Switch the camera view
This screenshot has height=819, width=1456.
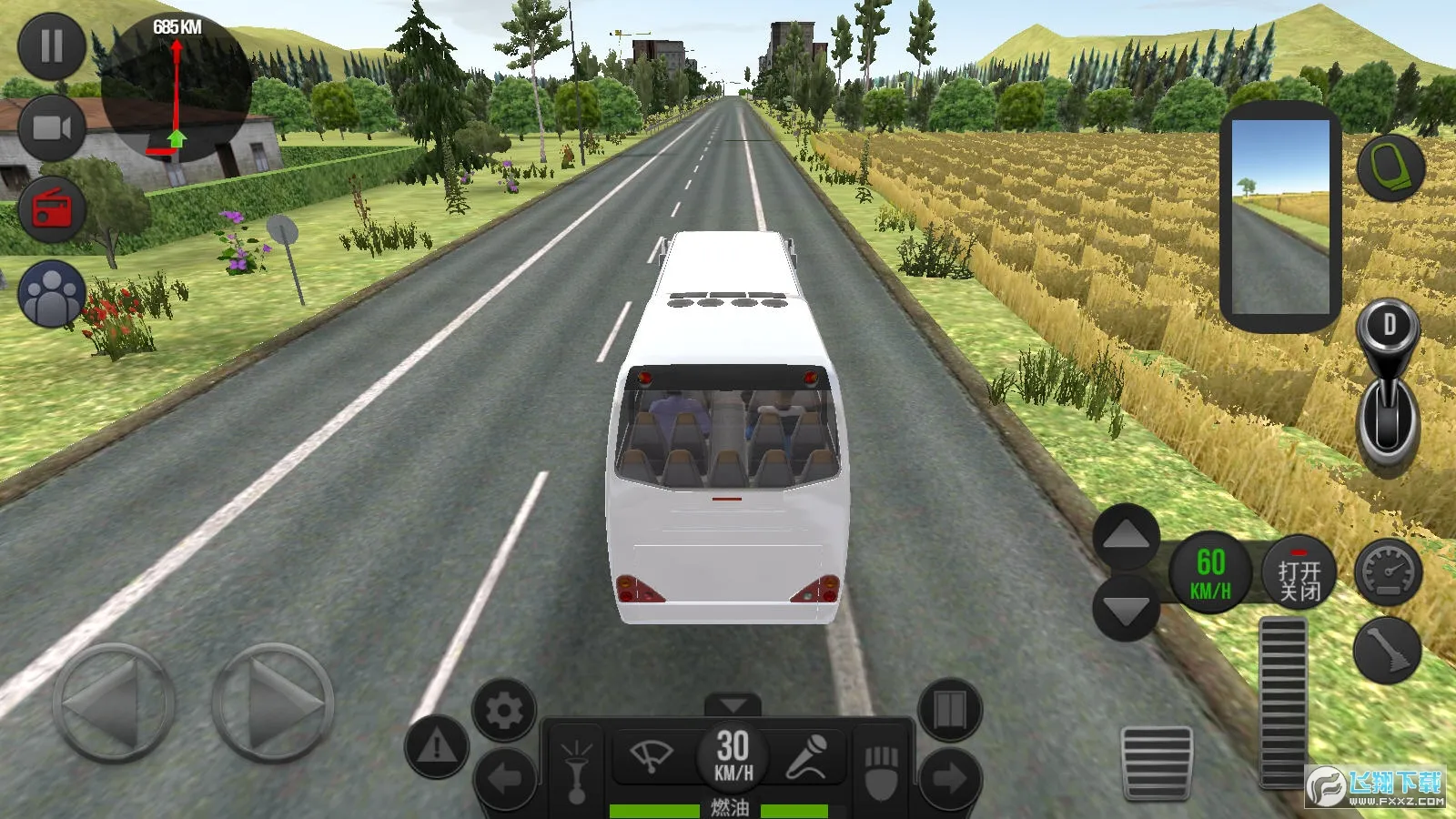(52, 126)
